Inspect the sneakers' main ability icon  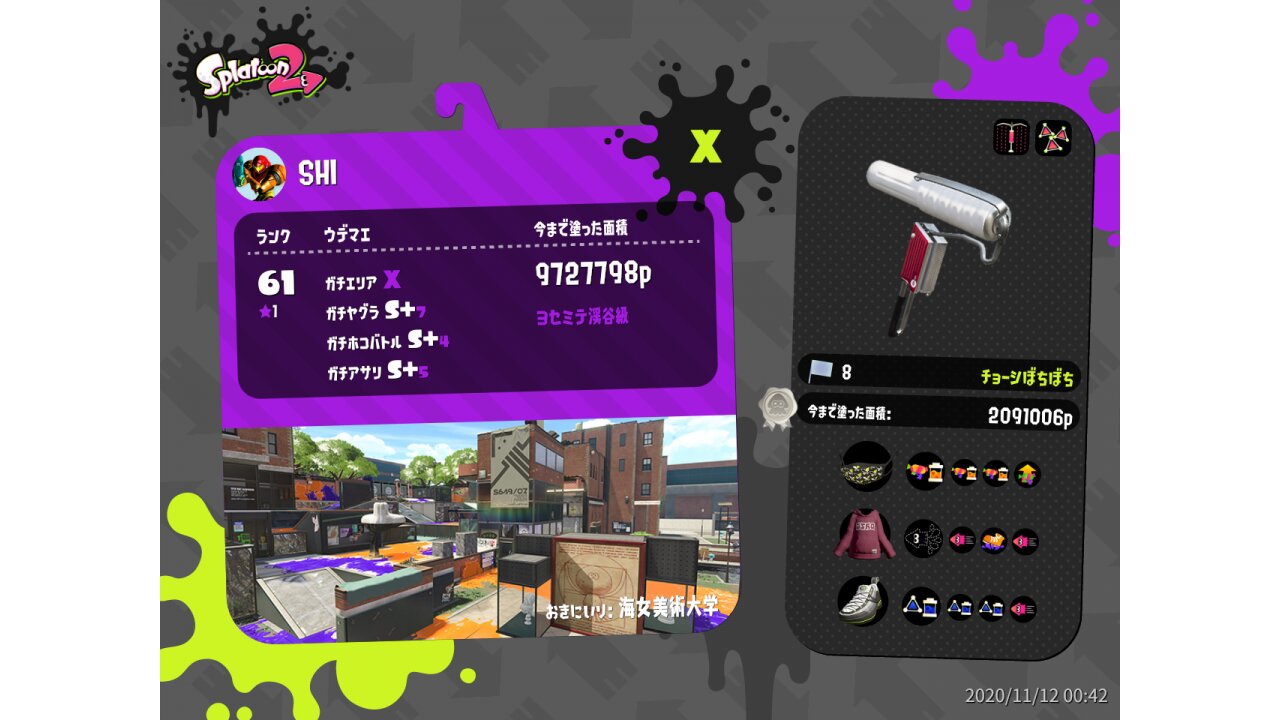921,606
